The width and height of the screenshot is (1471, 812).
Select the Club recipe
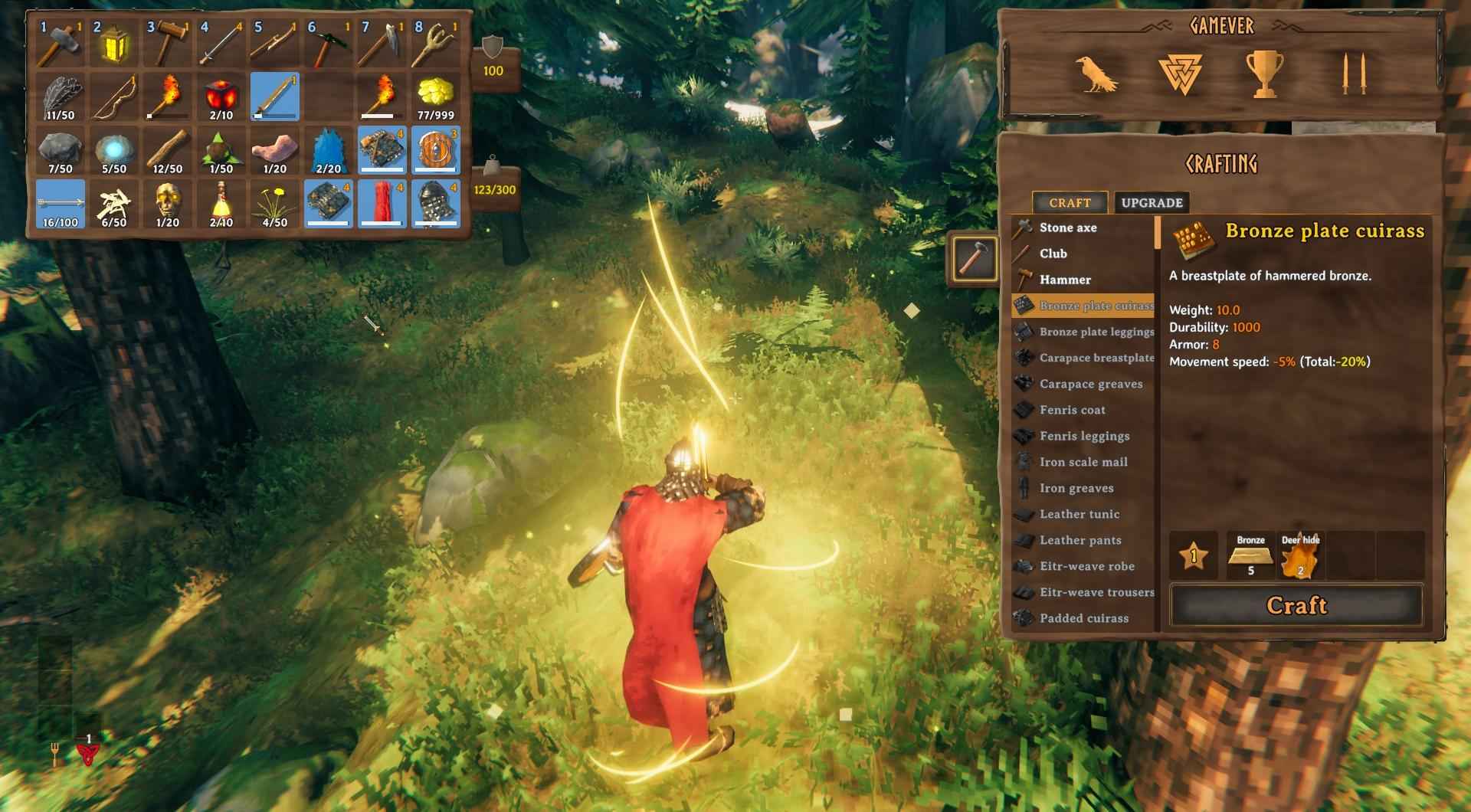pos(1053,254)
